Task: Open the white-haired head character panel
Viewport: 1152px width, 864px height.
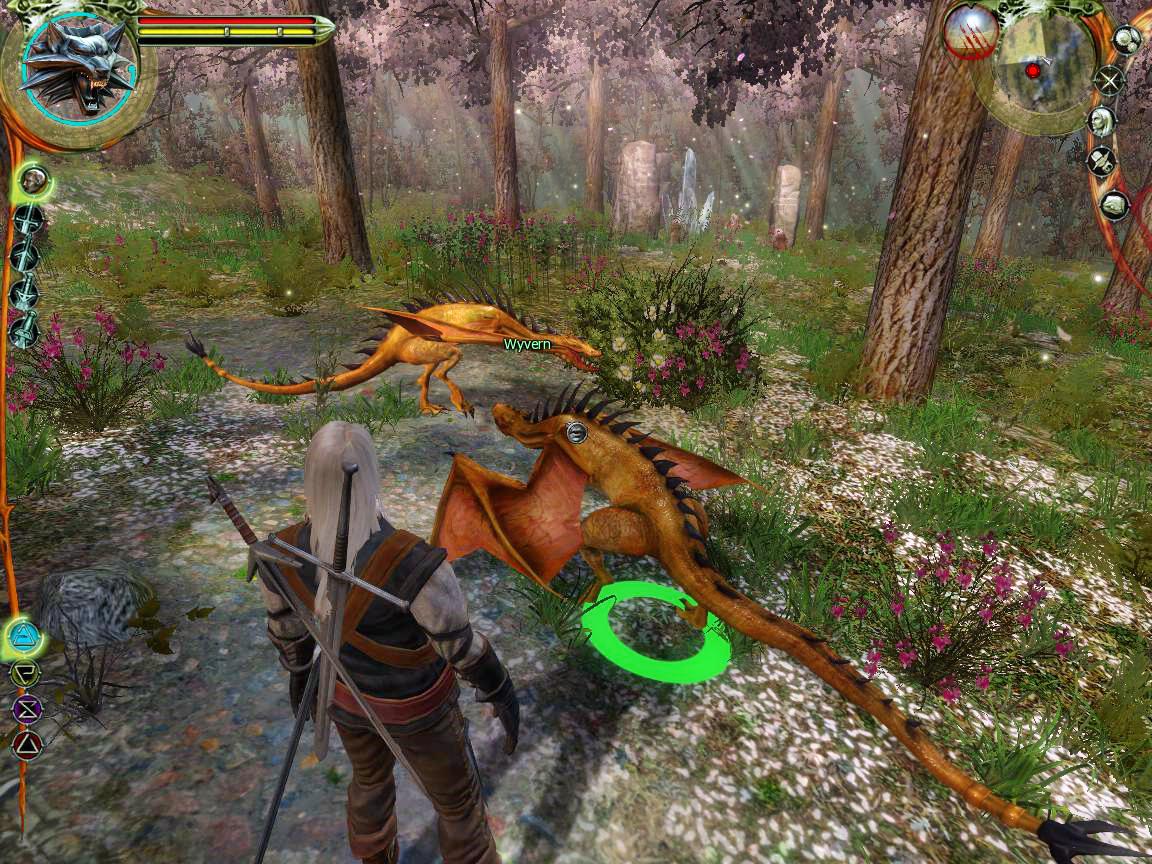Action: click(x=1101, y=121)
